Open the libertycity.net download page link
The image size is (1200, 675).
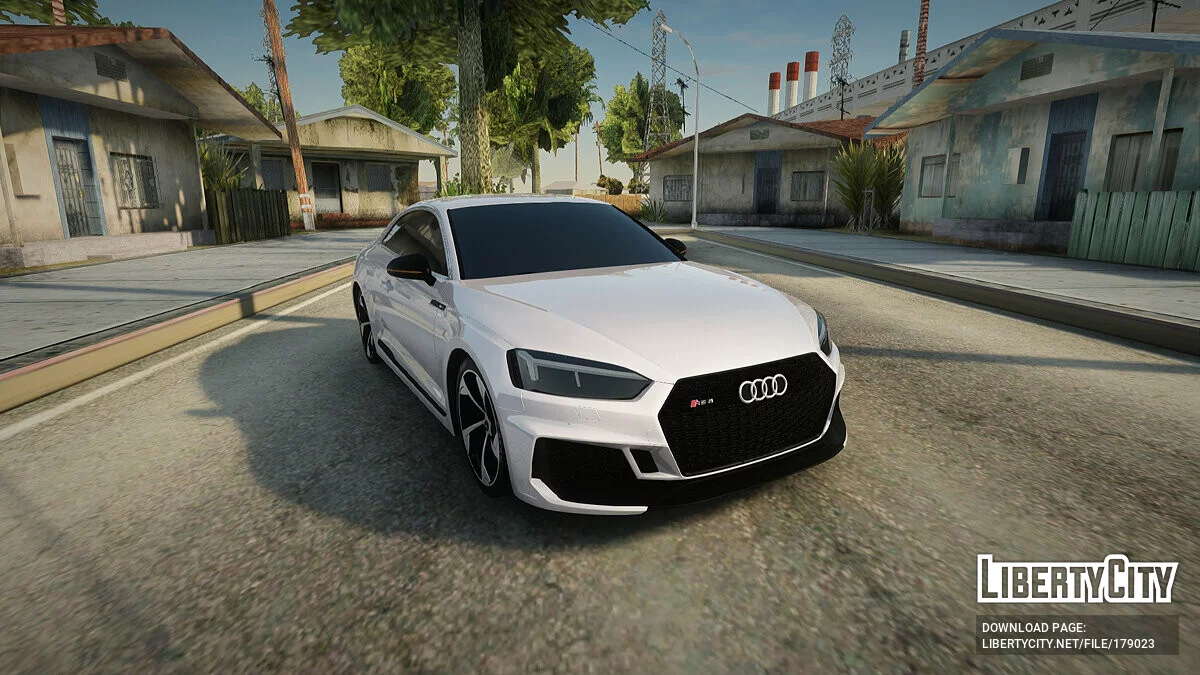coord(1067,644)
